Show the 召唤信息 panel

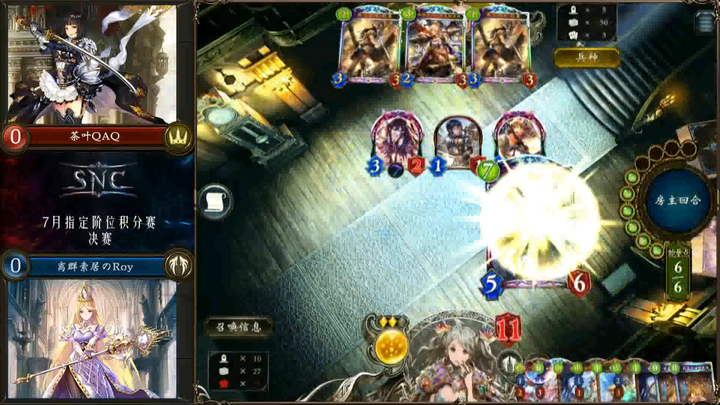tap(238, 327)
